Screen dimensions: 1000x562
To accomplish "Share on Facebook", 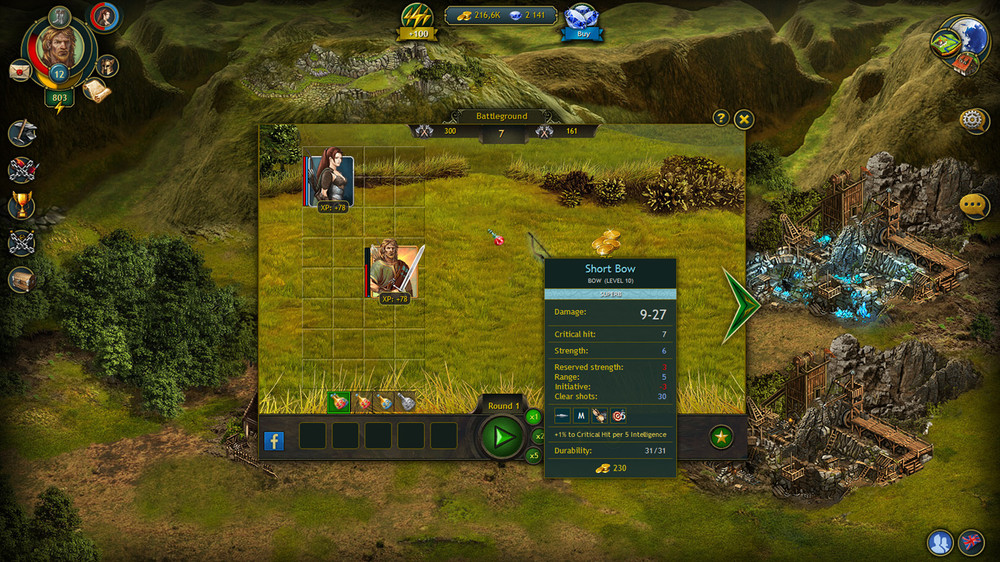I will (x=274, y=440).
